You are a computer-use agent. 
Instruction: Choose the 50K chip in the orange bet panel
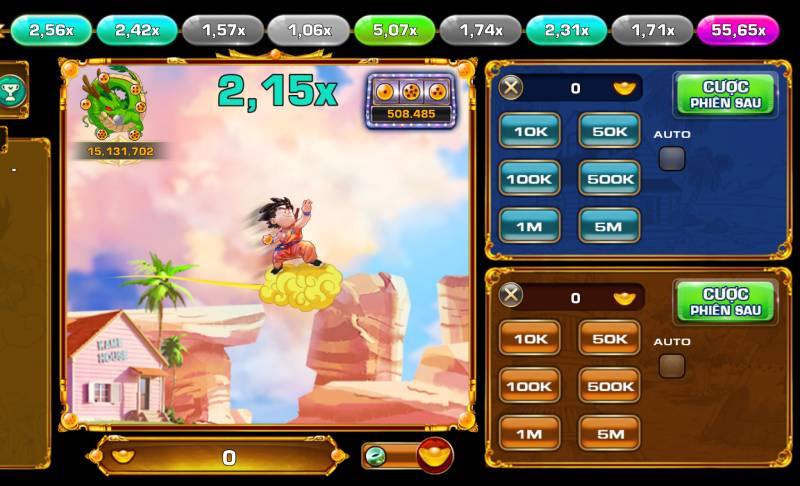[609, 339]
